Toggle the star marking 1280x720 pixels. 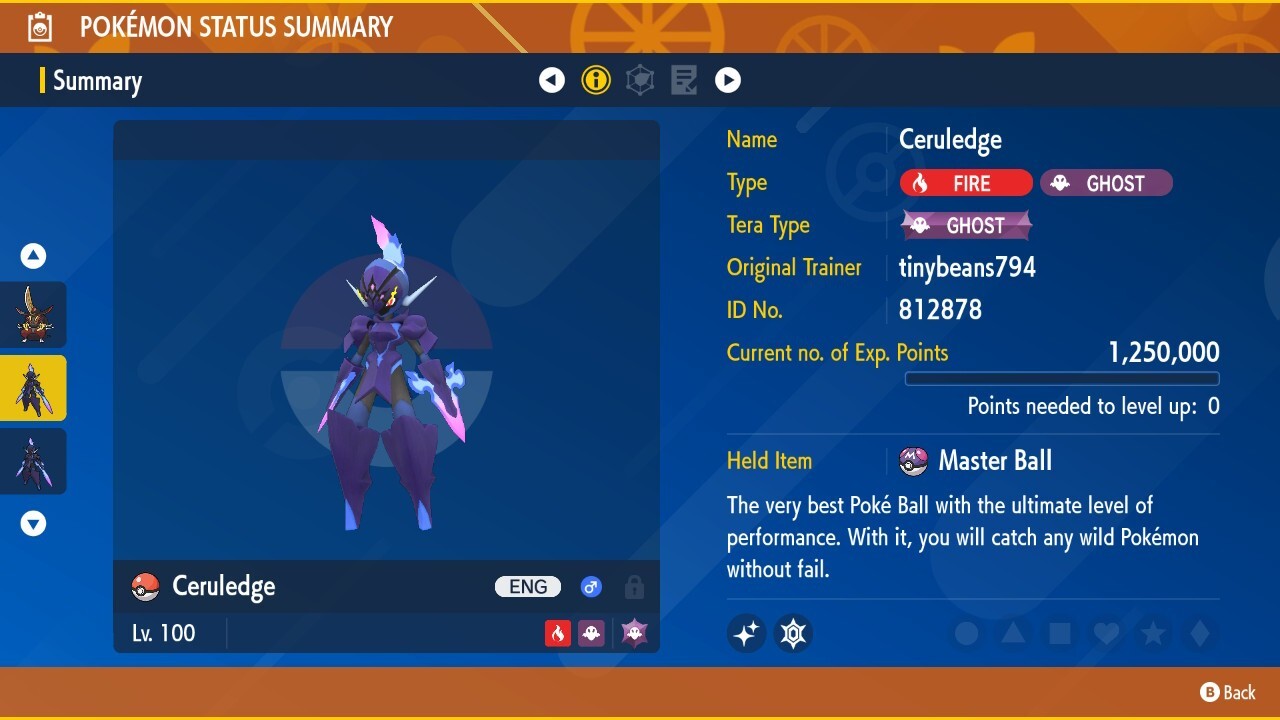pyautogui.click(x=1153, y=634)
